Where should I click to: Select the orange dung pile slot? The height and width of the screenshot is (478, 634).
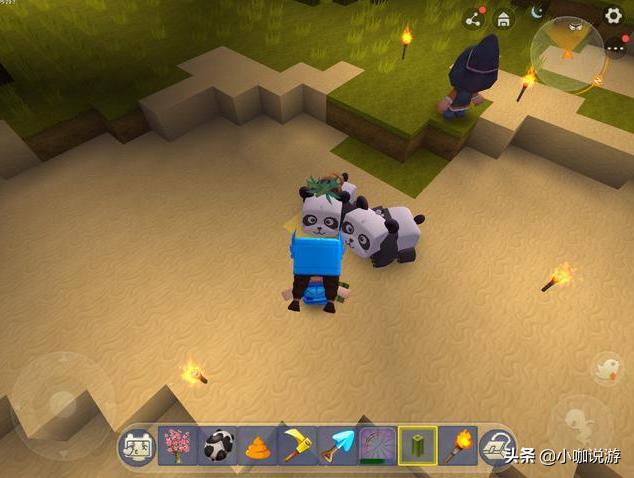pyautogui.click(x=257, y=446)
